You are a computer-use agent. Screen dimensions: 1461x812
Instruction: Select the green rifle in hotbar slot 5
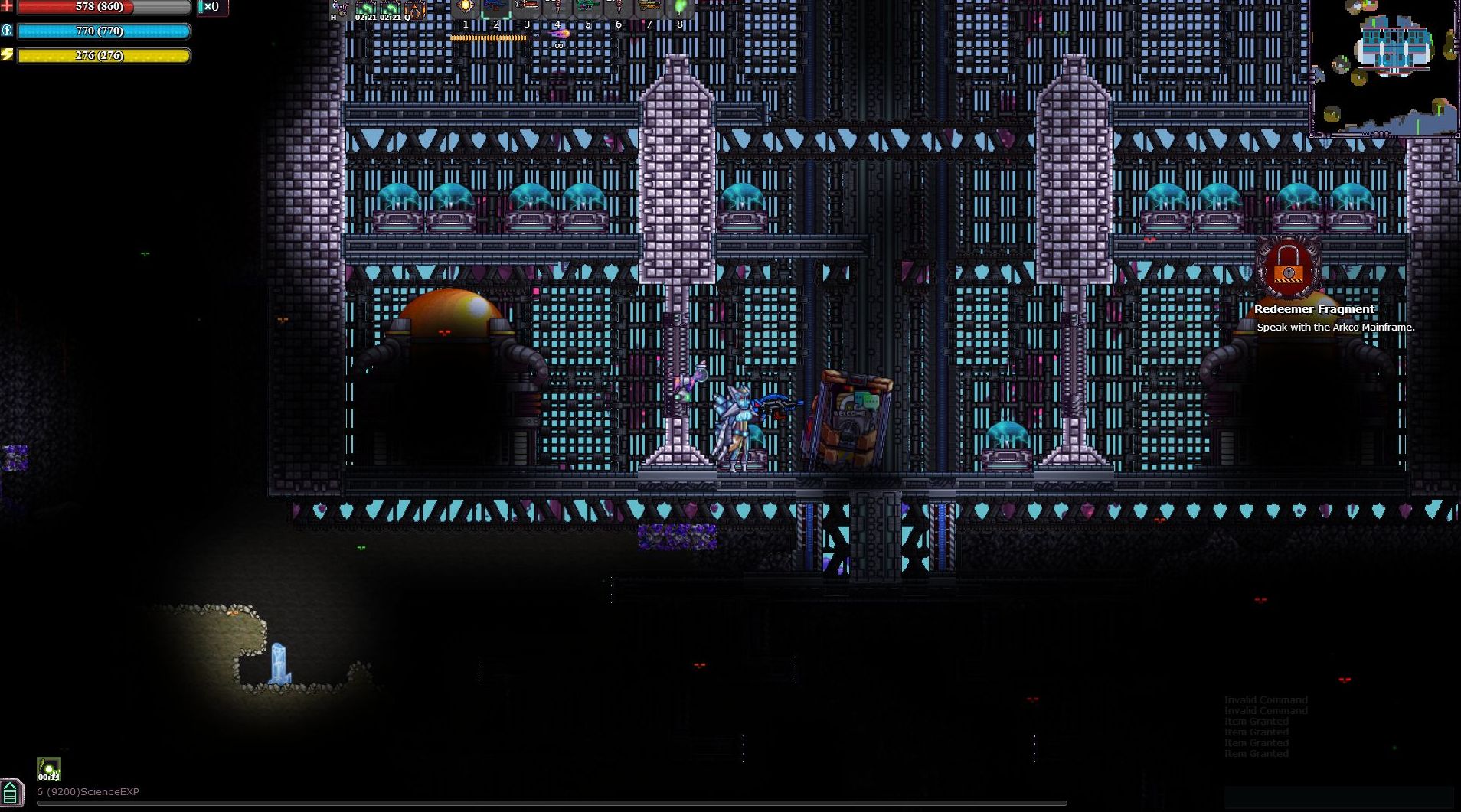coord(587,6)
